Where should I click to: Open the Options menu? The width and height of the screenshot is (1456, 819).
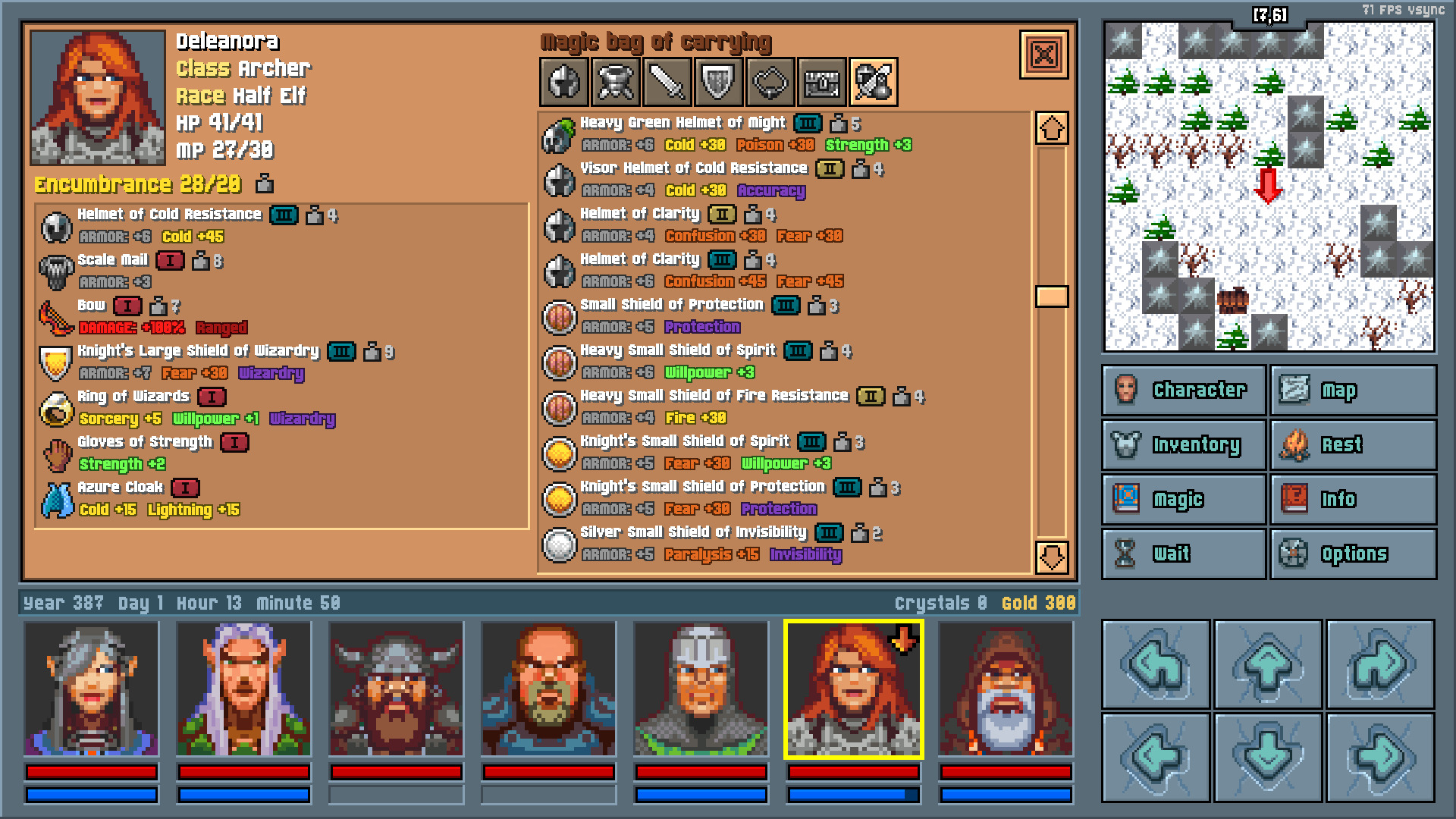tap(1353, 554)
